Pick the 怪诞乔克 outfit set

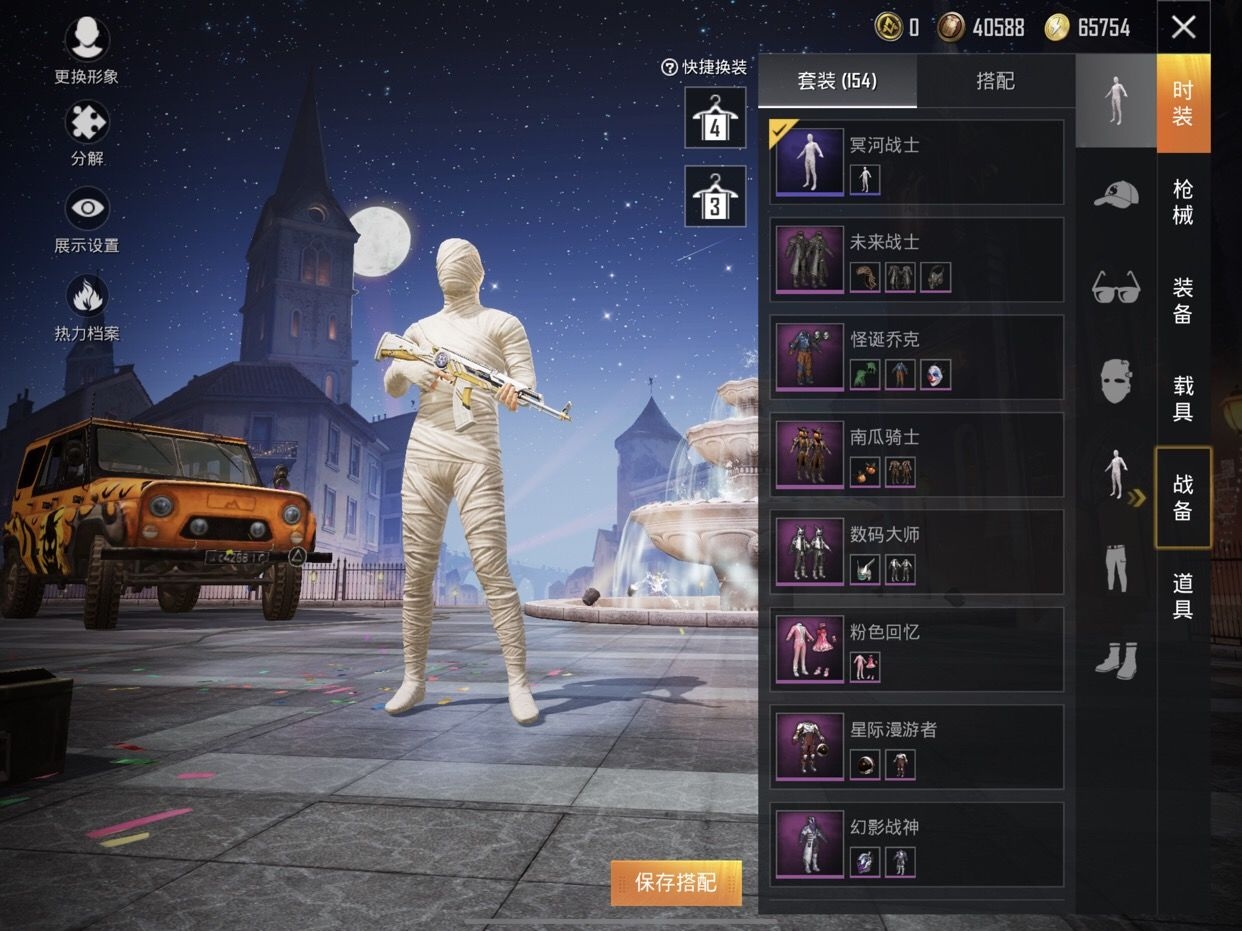point(916,357)
